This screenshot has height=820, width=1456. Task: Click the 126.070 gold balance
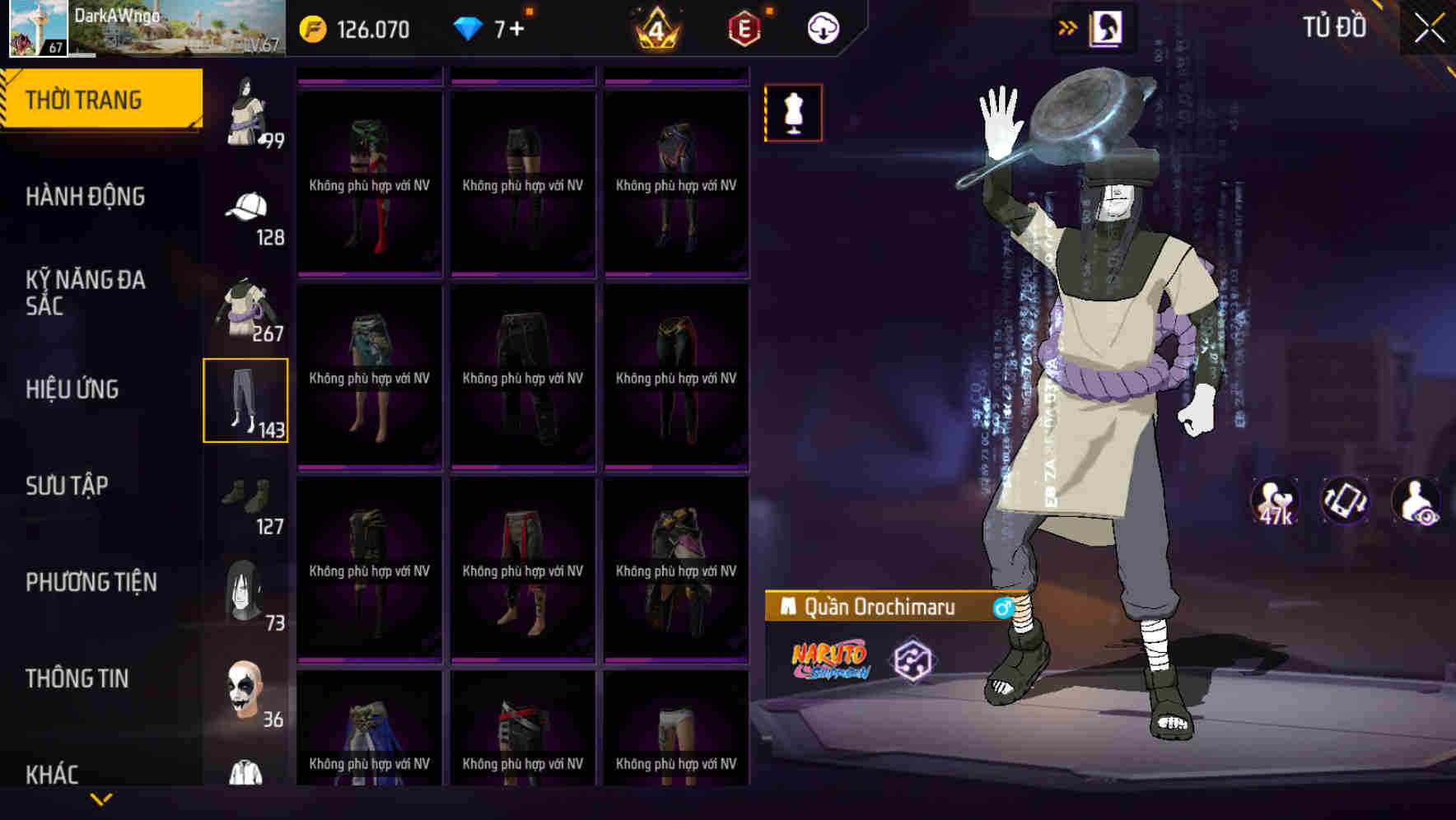[362, 26]
